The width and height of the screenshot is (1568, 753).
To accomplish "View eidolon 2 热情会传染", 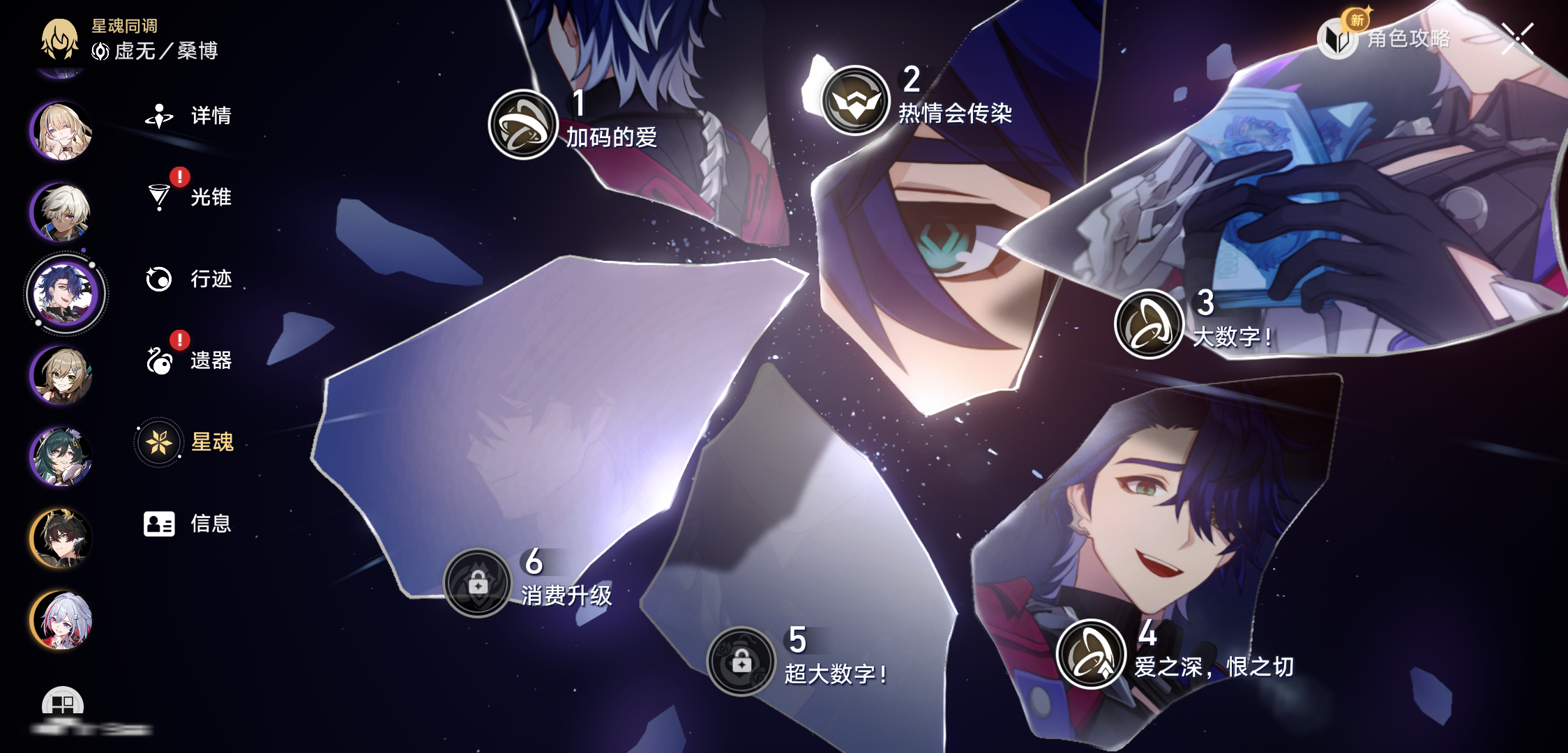I will coord(855,100).
